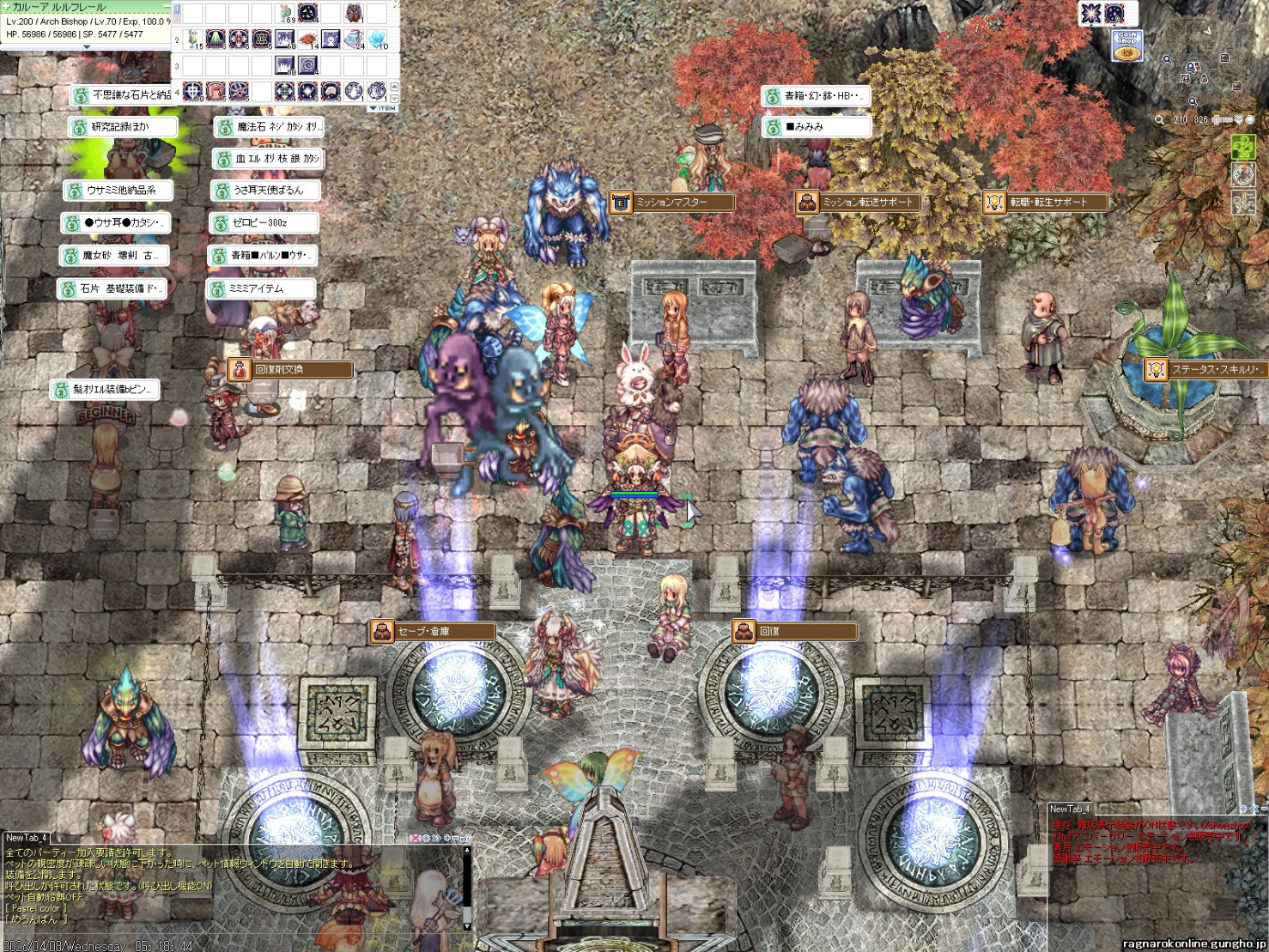Select the 転職・転生サポート label
1269x952 pixels.
coord(1046,203)
